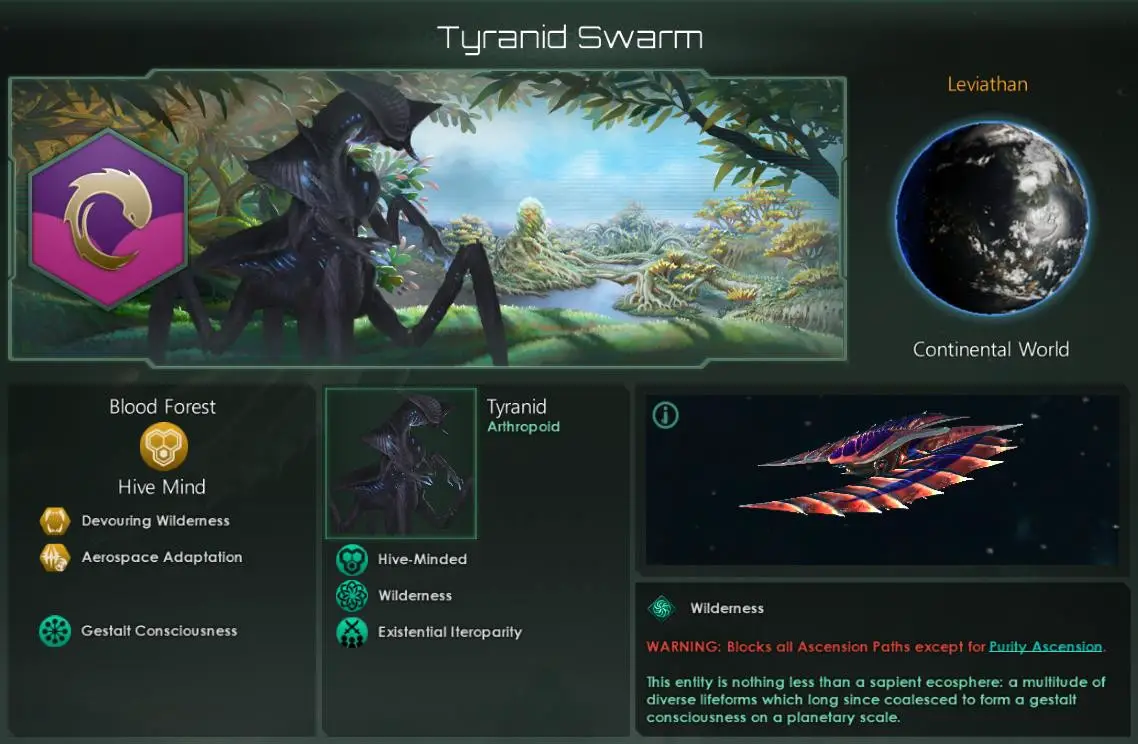
Task: Follow the Purity Ascension link
Action: [1045, 647]
